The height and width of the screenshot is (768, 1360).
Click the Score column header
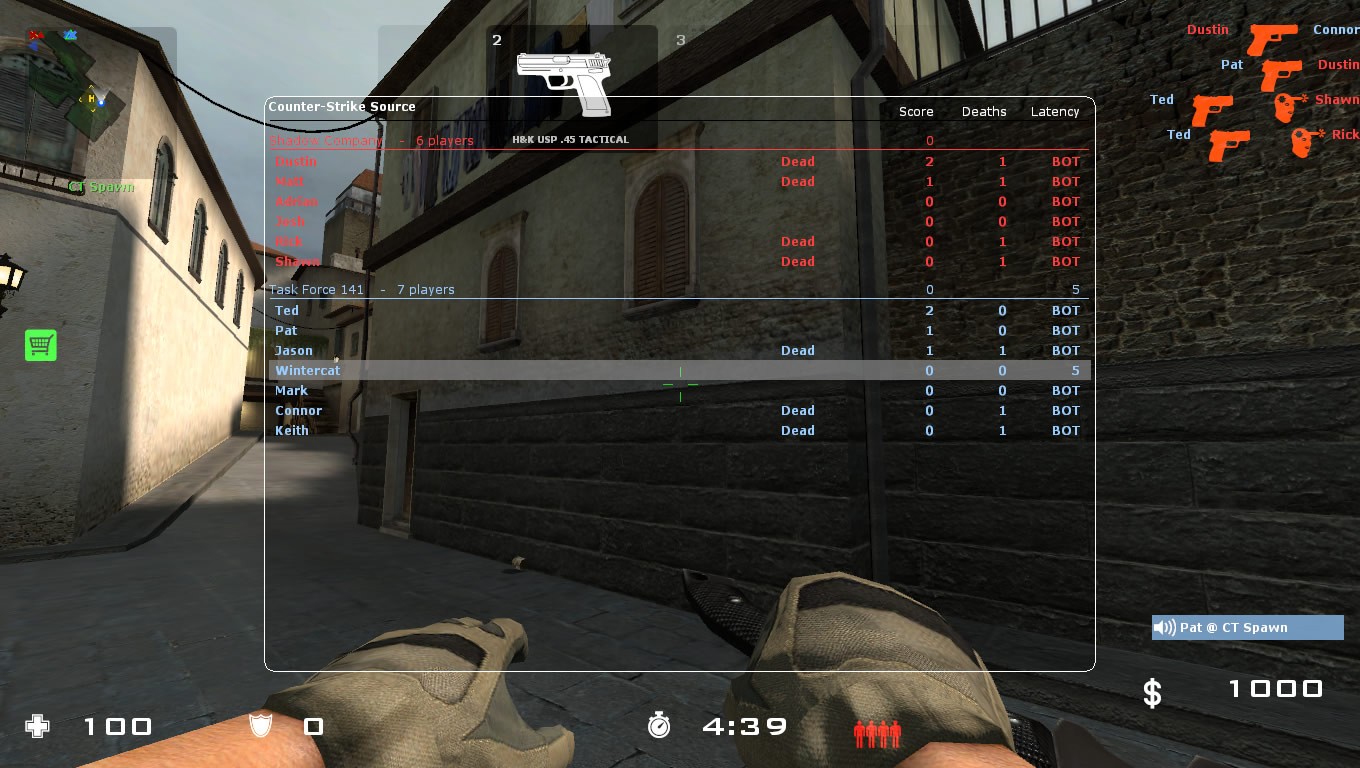click(915, 111)
